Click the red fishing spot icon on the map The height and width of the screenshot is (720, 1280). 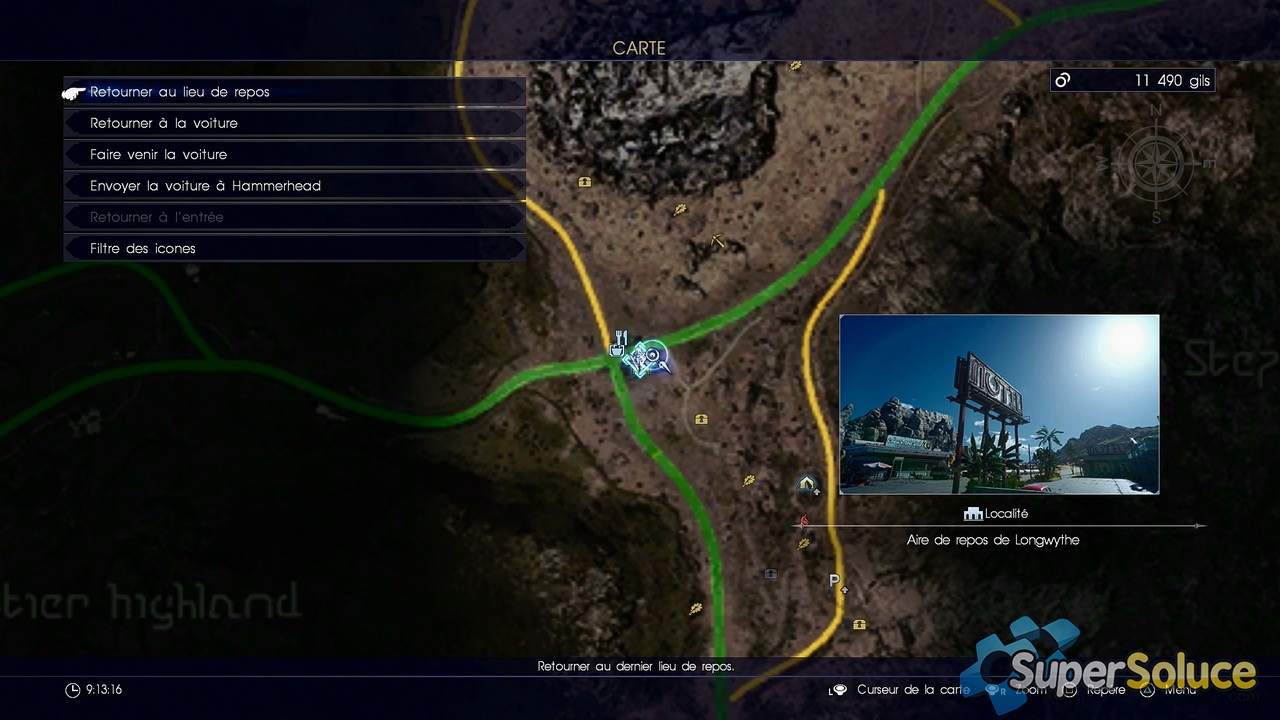(804, 519)
